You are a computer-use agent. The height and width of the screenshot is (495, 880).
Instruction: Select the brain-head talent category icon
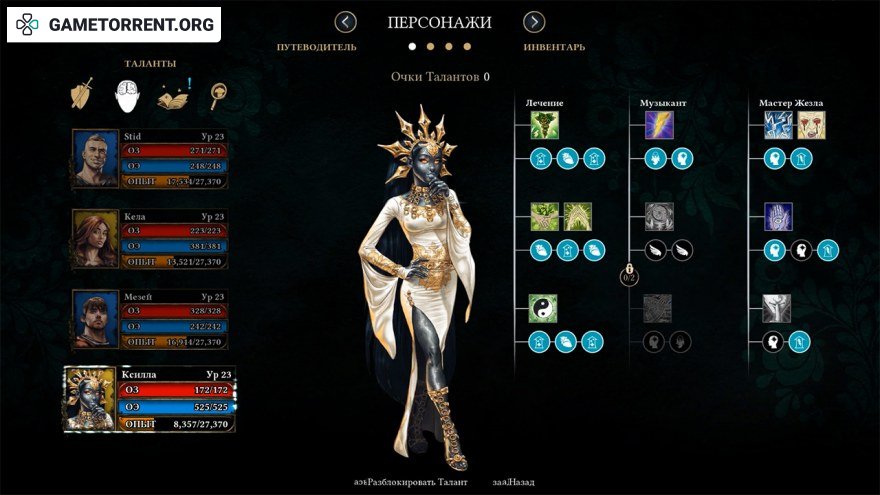click(127, 94)
